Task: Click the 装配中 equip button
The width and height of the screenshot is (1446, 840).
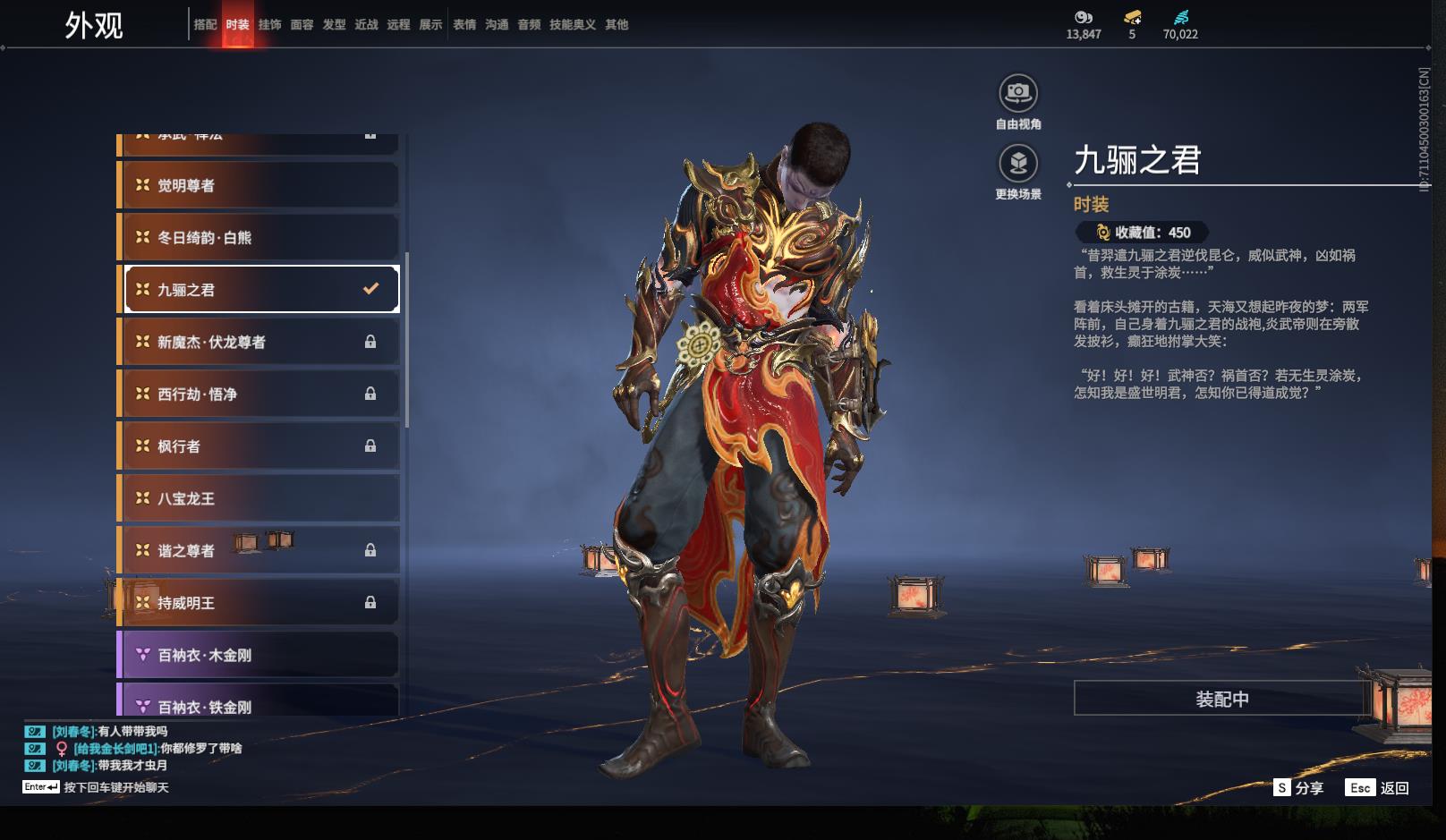Action: coord(1221,699)
